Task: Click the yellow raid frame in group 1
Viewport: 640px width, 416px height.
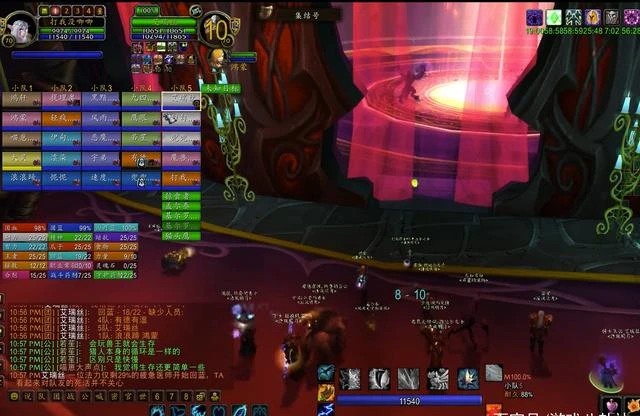Action: [20, 157]
